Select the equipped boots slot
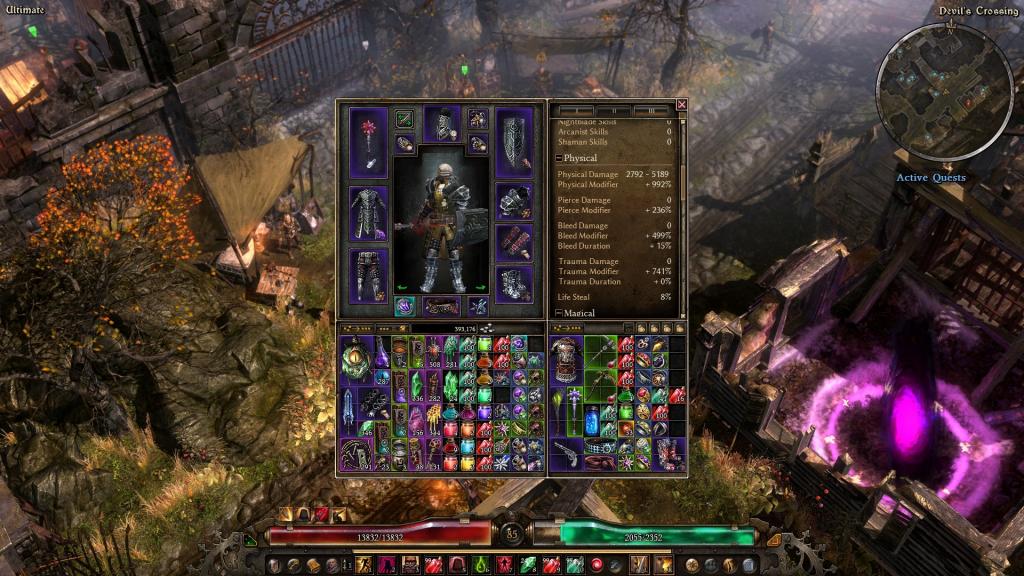 [514, 283]
